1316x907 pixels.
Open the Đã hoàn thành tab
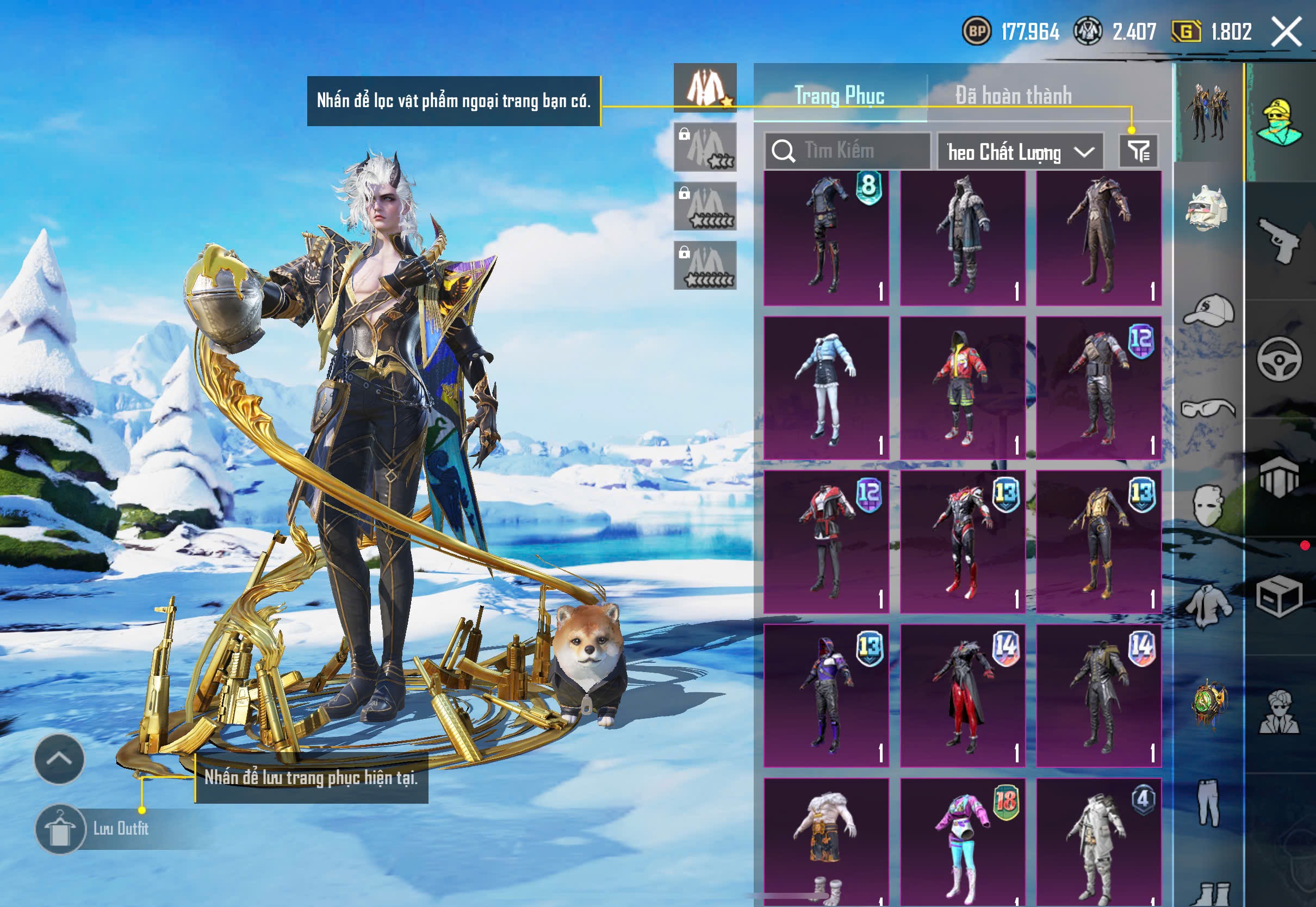pyautogui.click(x=1014, y=96)
